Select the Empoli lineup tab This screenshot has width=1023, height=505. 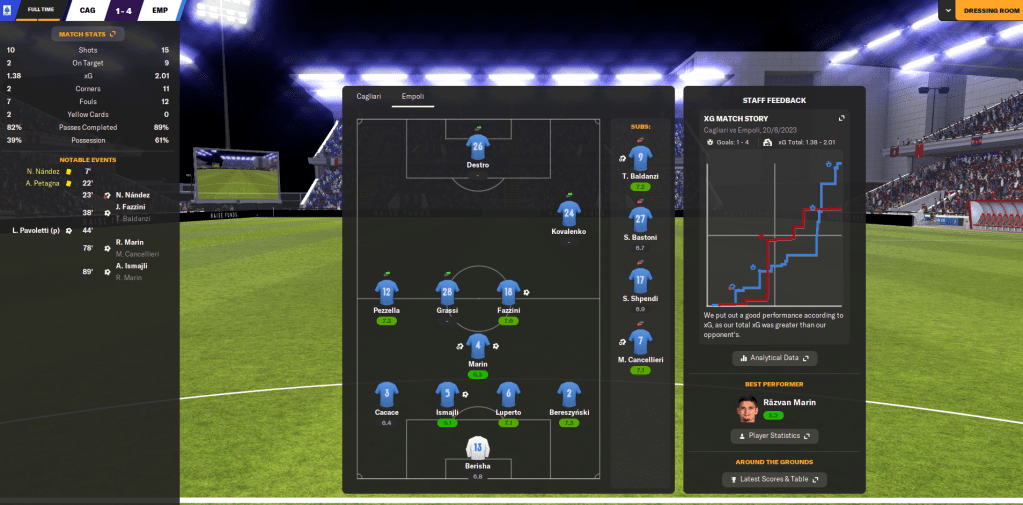click(413, 96)
